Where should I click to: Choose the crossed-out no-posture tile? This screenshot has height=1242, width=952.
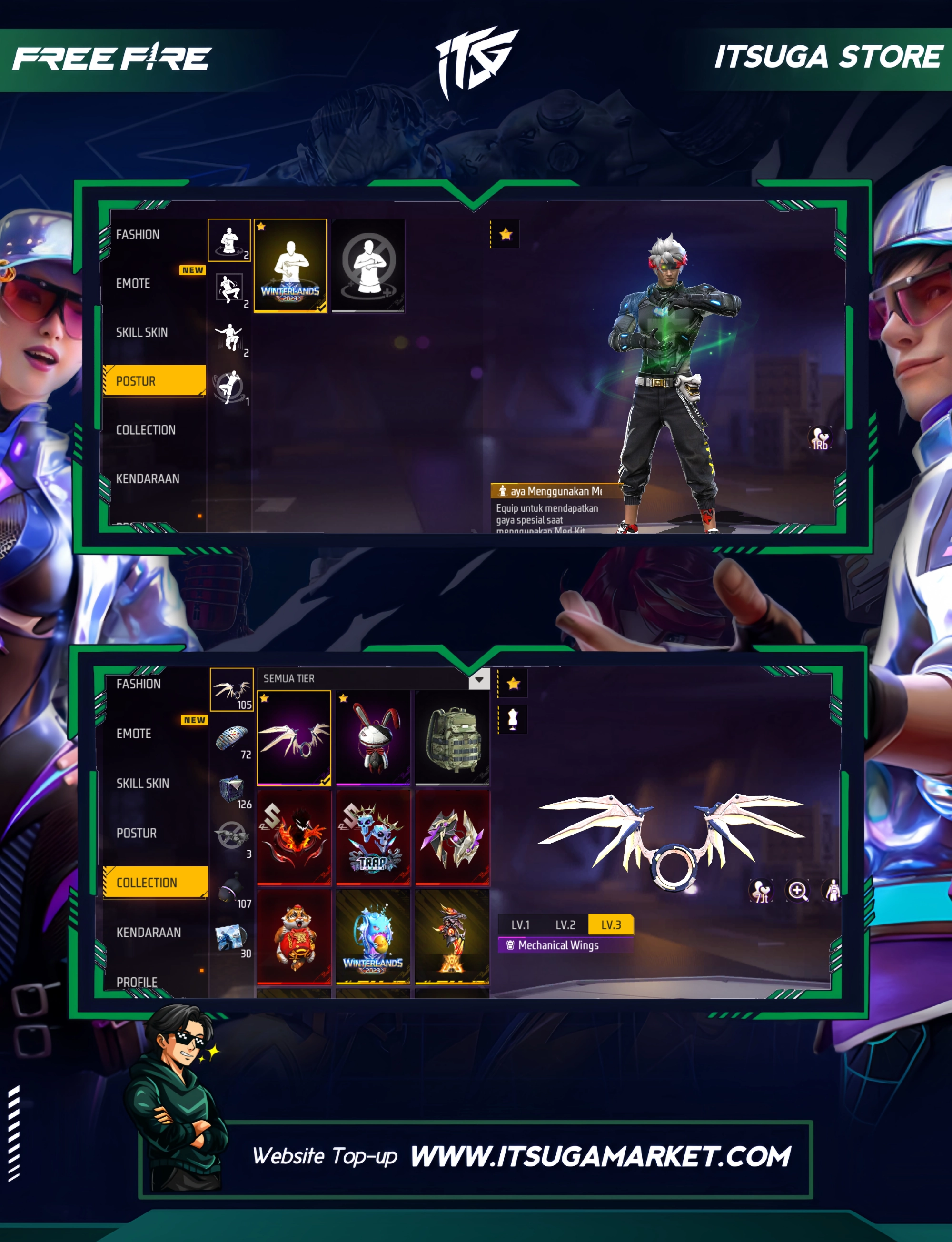coord(368,265)
